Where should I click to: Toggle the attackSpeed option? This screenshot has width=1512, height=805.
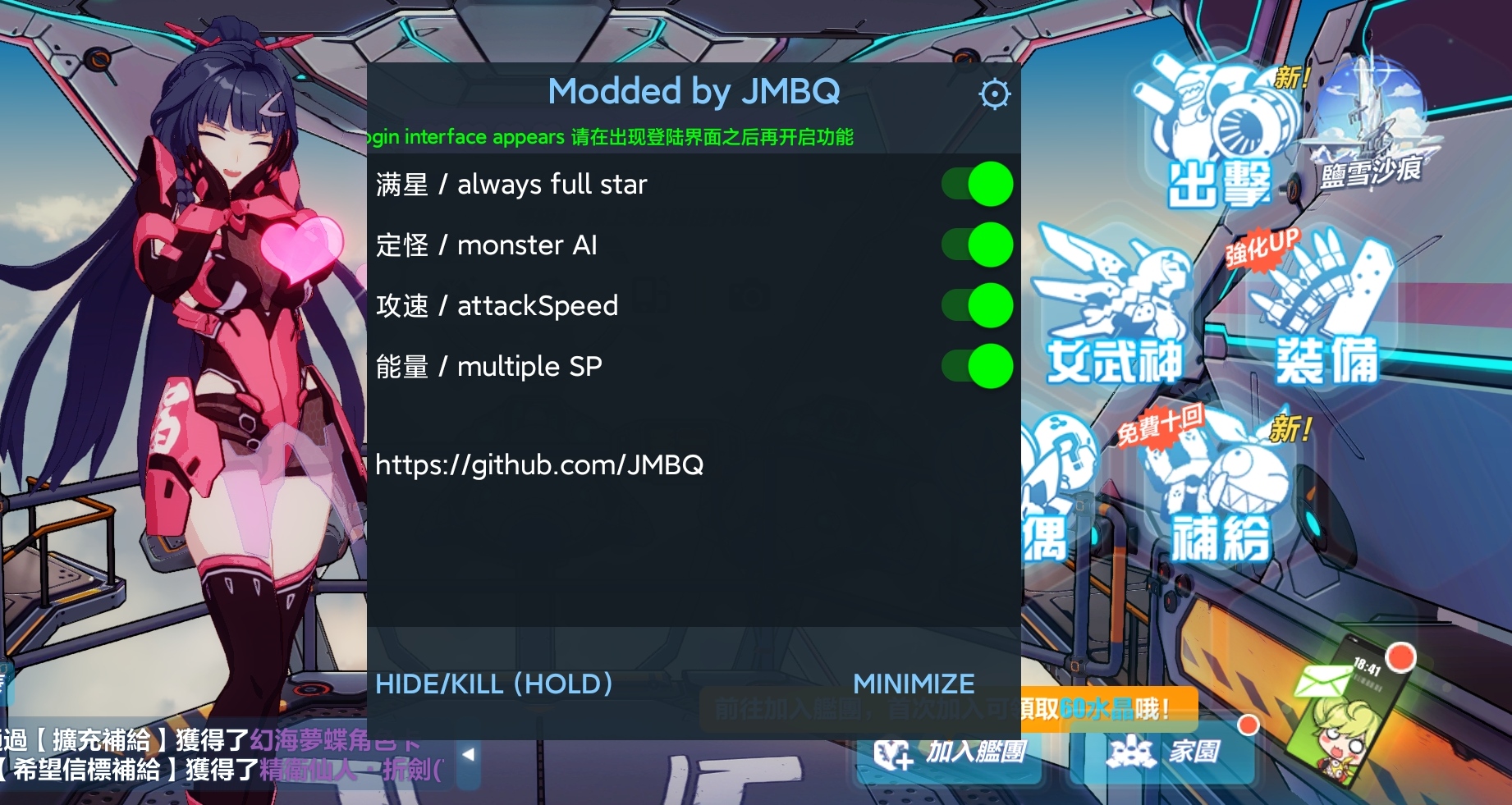point(978,305)
